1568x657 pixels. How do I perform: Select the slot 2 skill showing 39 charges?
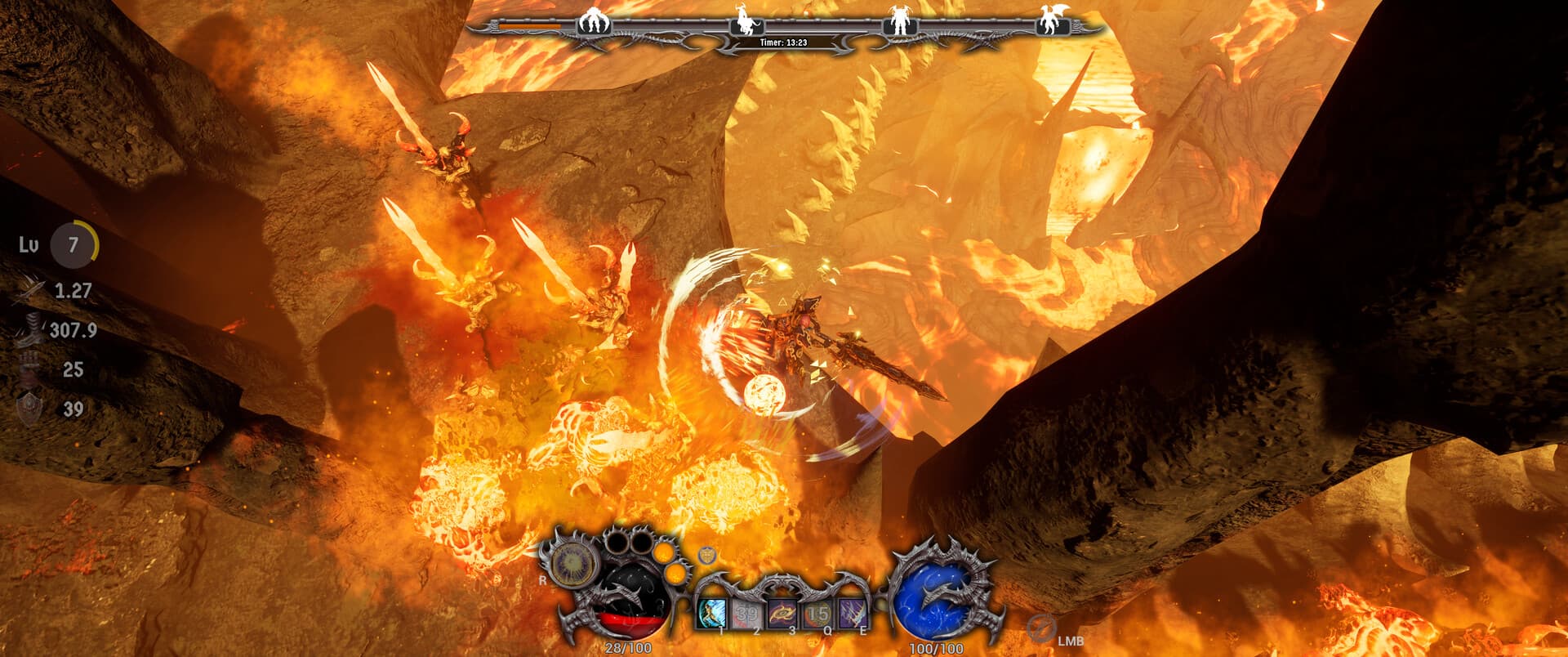click(746, 613)
